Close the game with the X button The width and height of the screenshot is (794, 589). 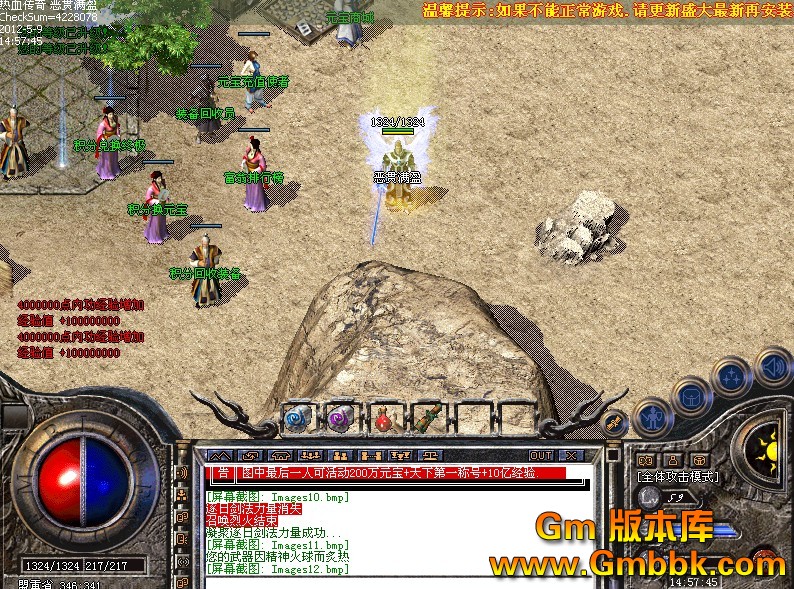click(x=569, y=455)
